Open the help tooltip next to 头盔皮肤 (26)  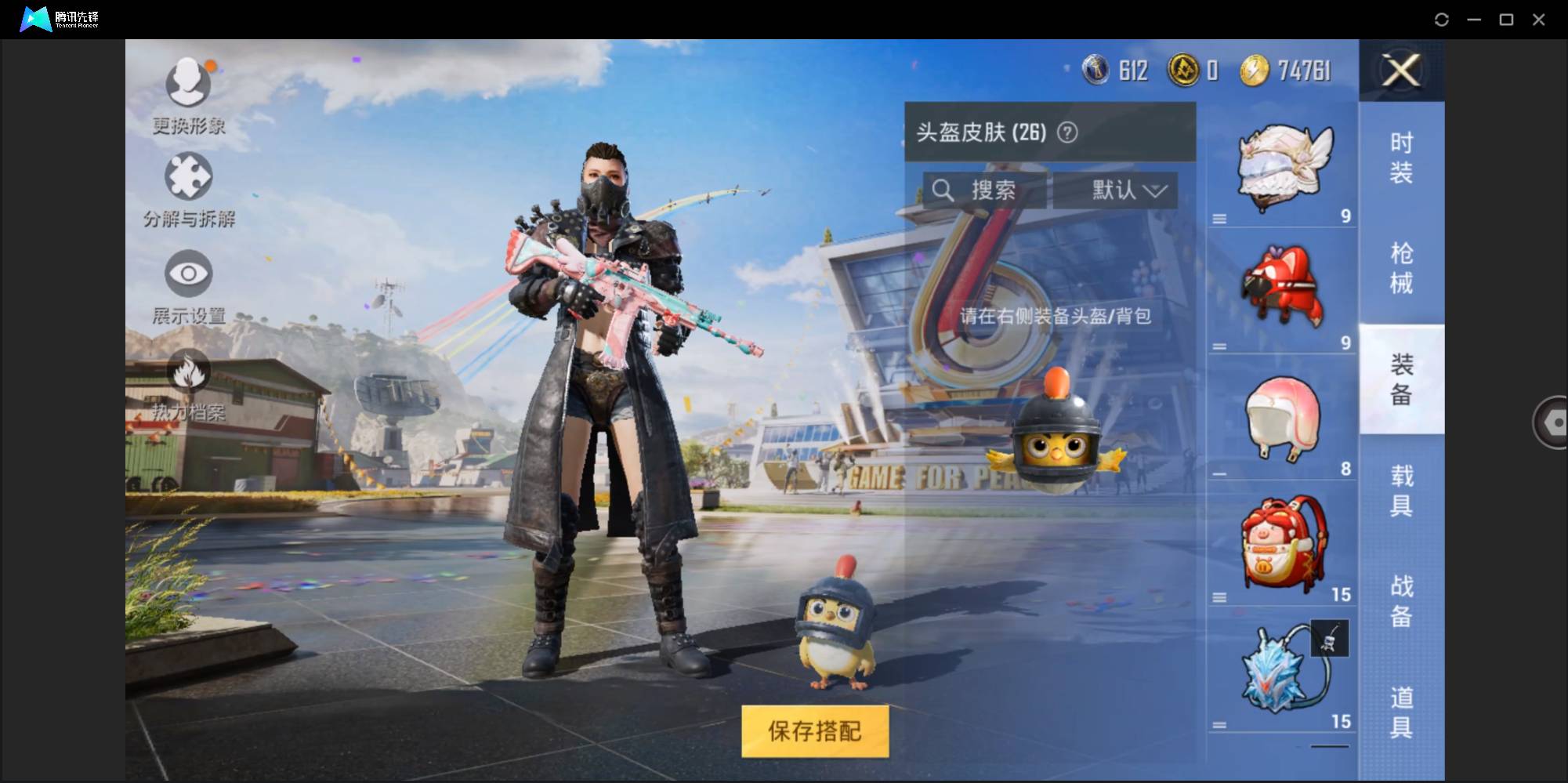point(1066,132)
